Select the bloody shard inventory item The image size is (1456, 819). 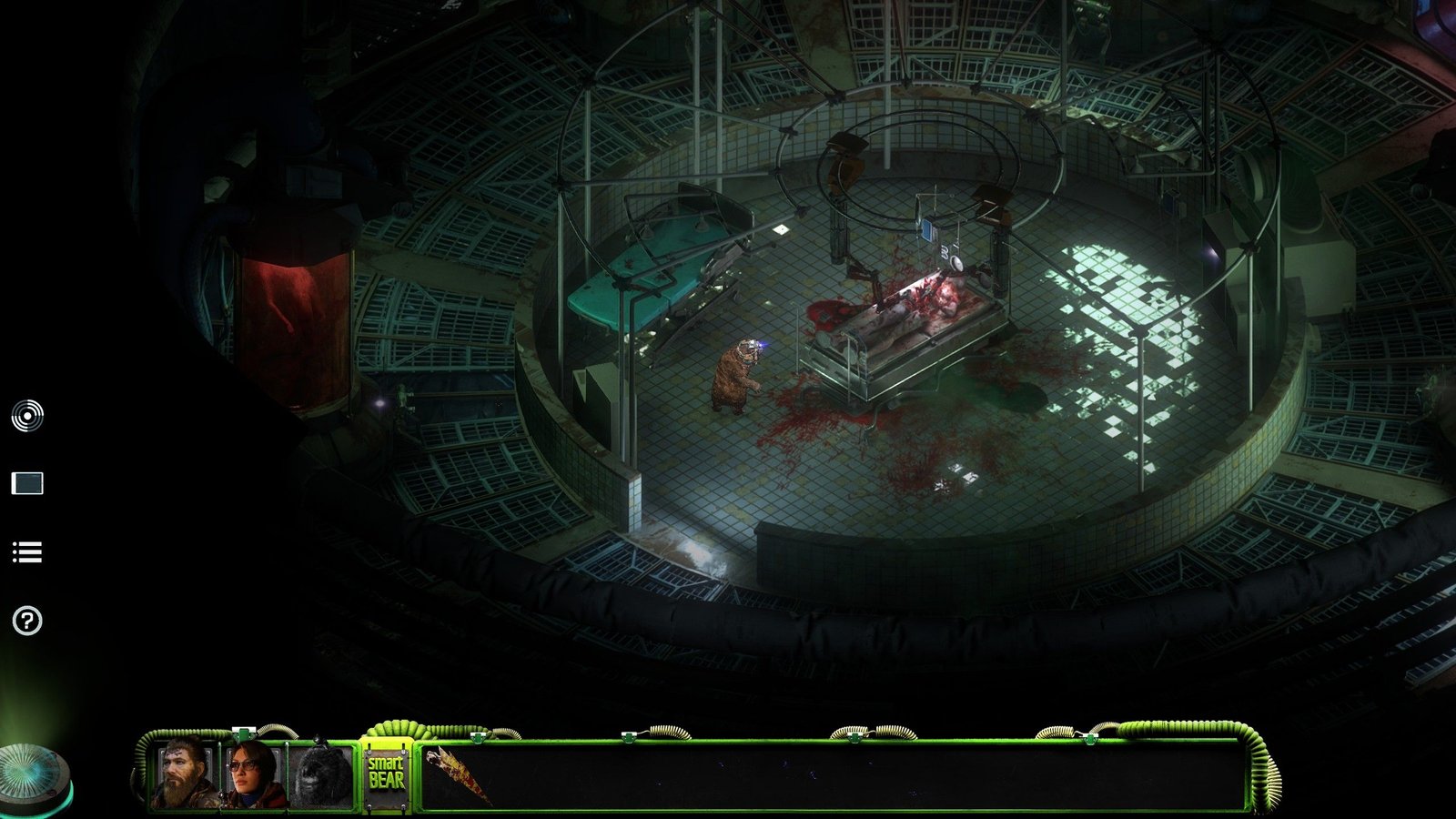point(458,773)
